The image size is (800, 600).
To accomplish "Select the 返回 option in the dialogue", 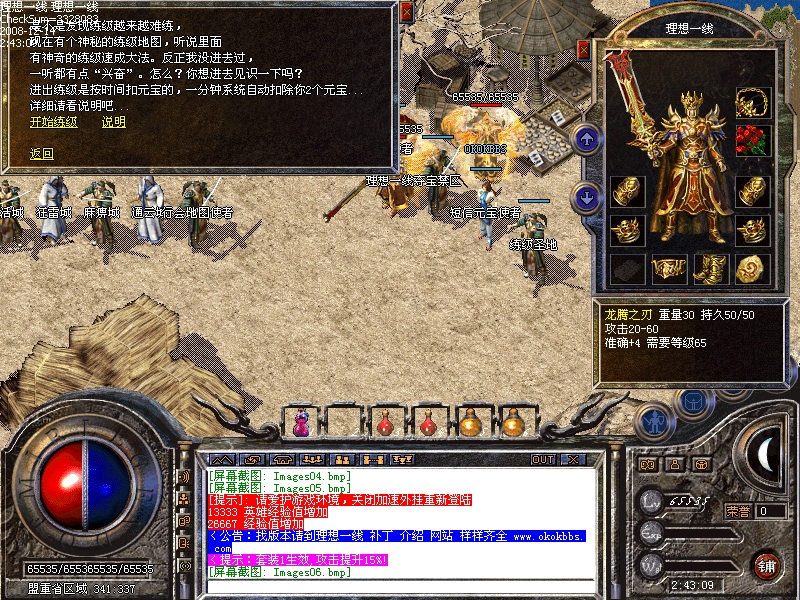I will [x=41, y=154].
